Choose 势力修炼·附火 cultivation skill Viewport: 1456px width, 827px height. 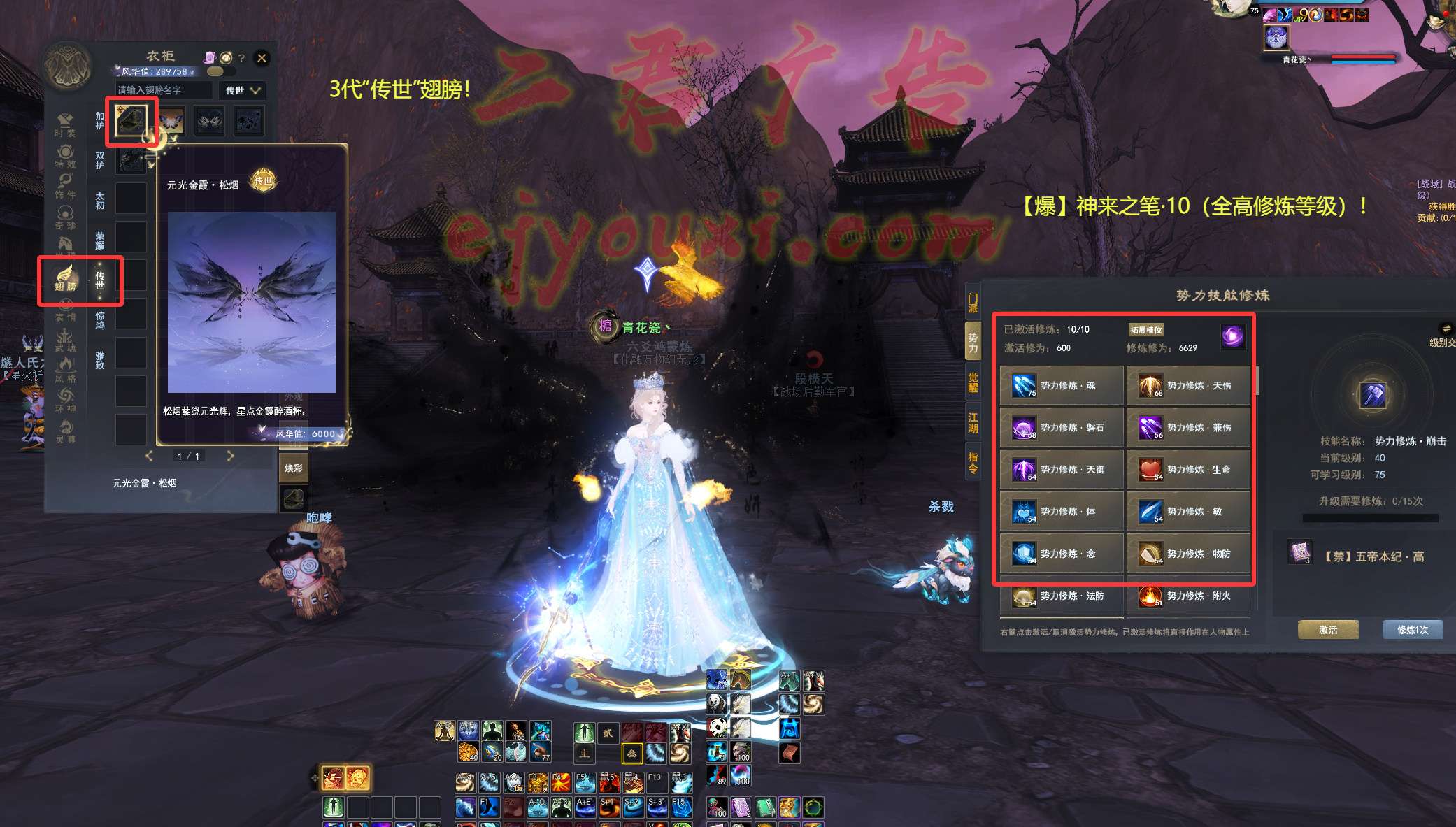pyautogui.click(x=1188, y=596)
